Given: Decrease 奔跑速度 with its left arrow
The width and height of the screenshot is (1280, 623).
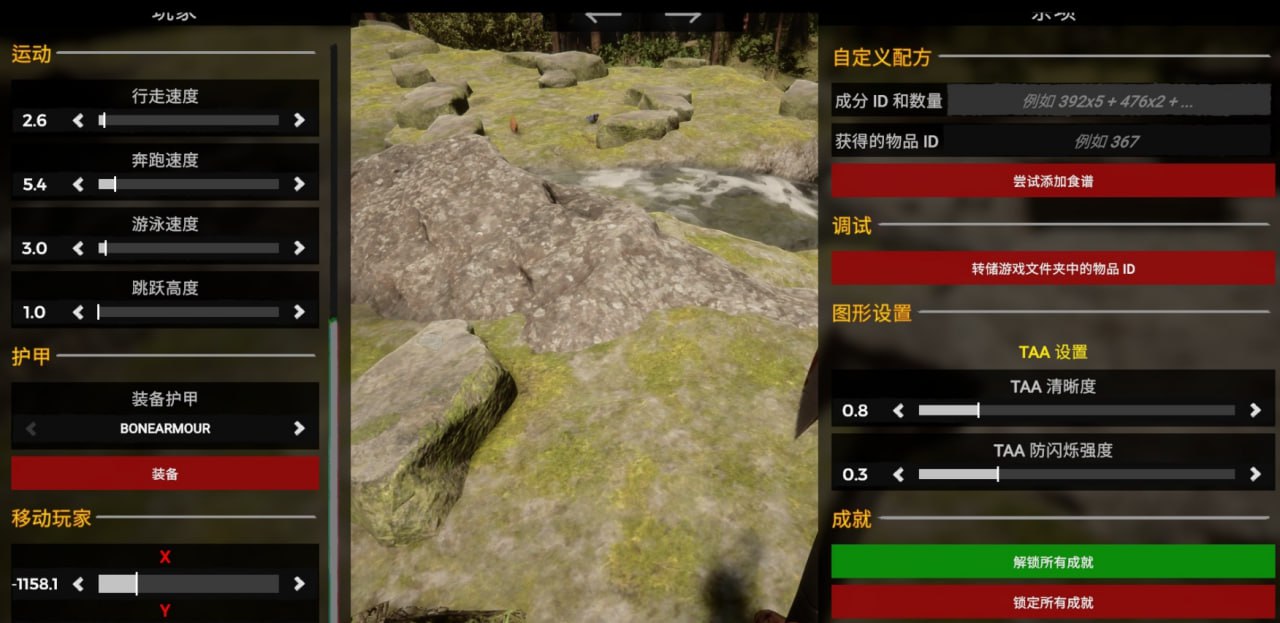Looking at the screenshot, I should click(78, 184).
